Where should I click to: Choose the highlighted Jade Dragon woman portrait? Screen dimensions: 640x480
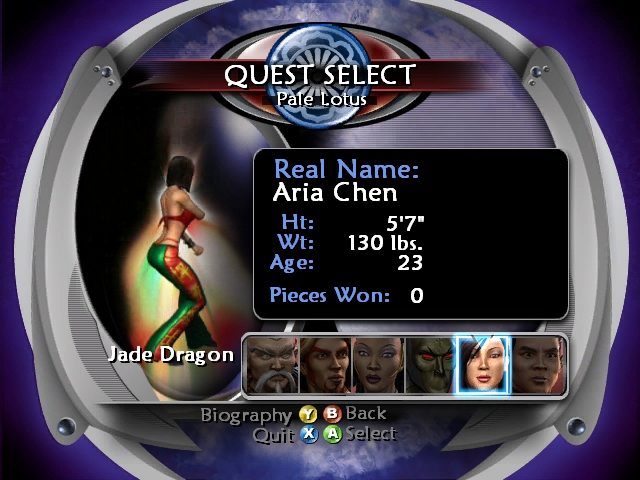click(482, 364)
